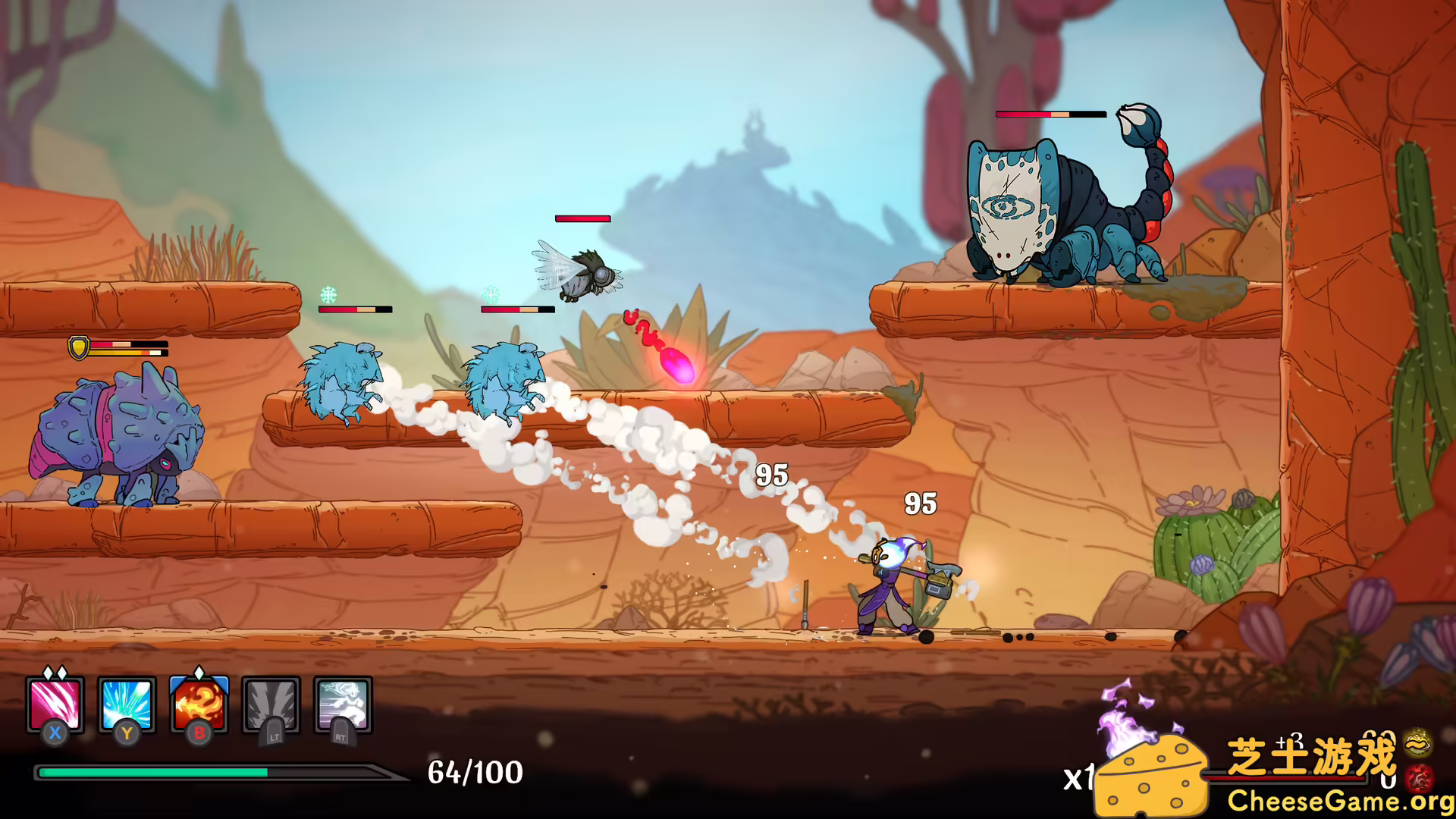
Task: Open the CheeseGame.org link
Action: coord(1335,802)
